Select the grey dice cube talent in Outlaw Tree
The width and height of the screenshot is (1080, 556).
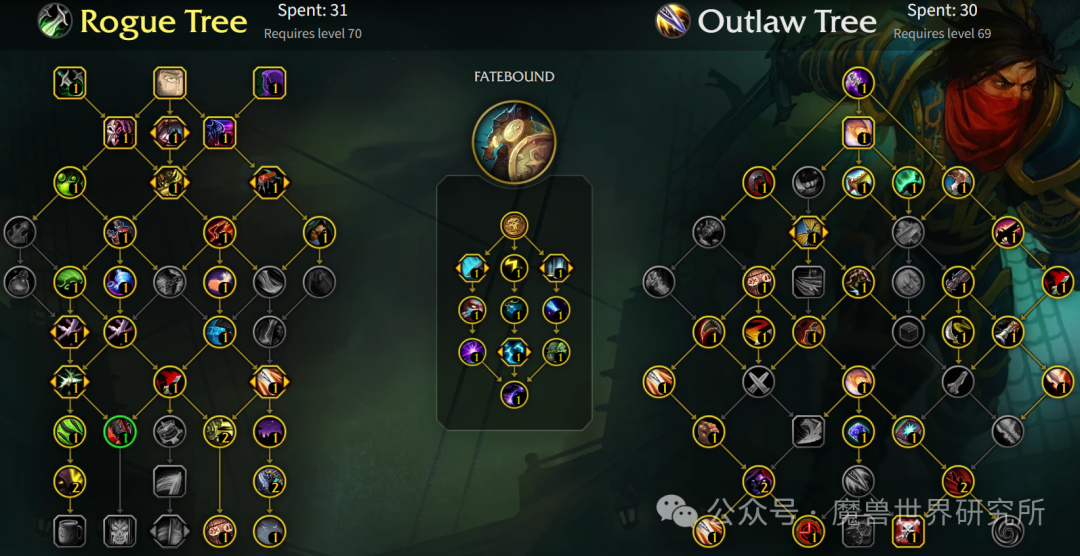tap(908, 332)
